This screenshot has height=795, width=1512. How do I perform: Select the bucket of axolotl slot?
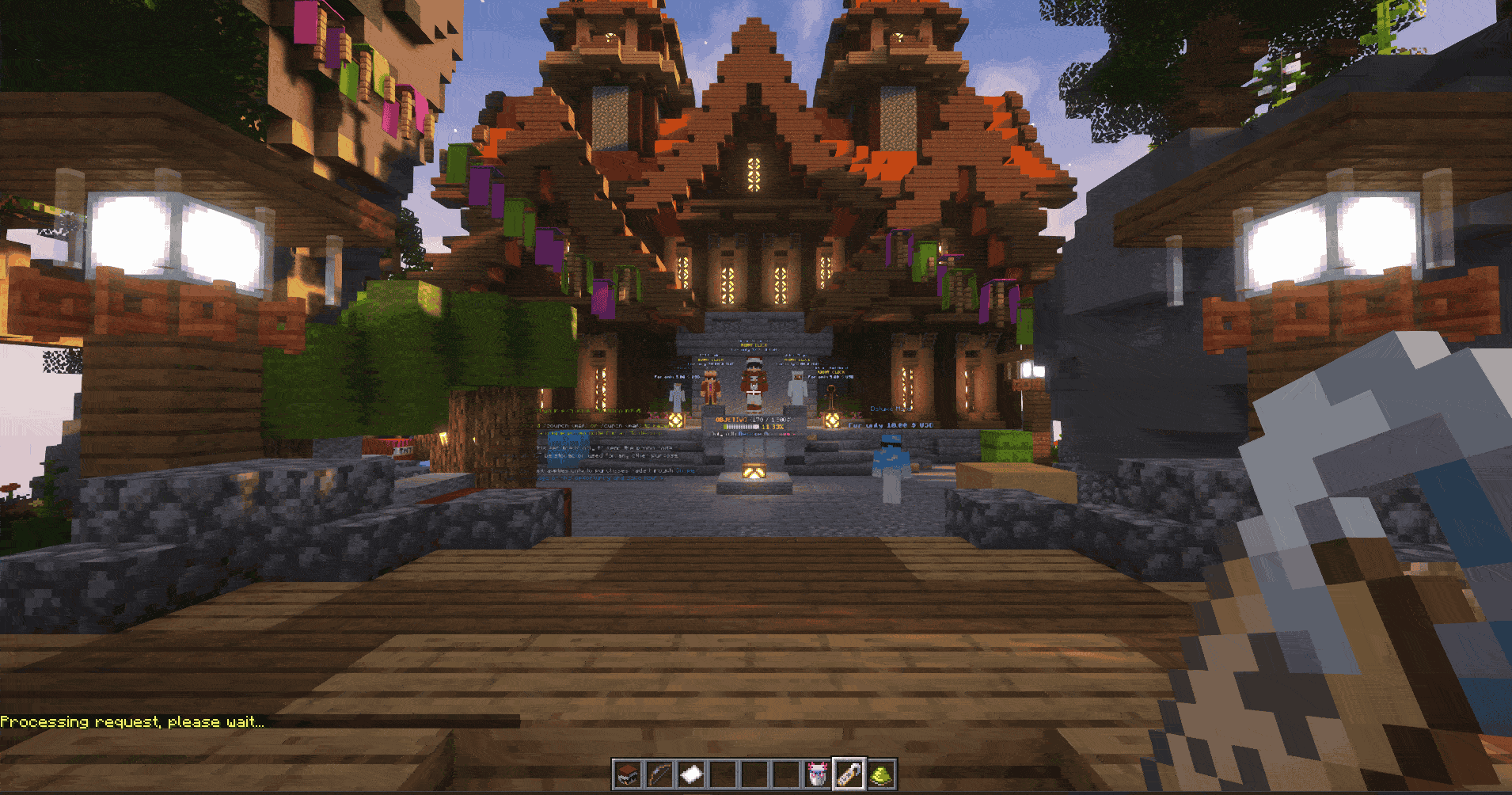(817, 774)
